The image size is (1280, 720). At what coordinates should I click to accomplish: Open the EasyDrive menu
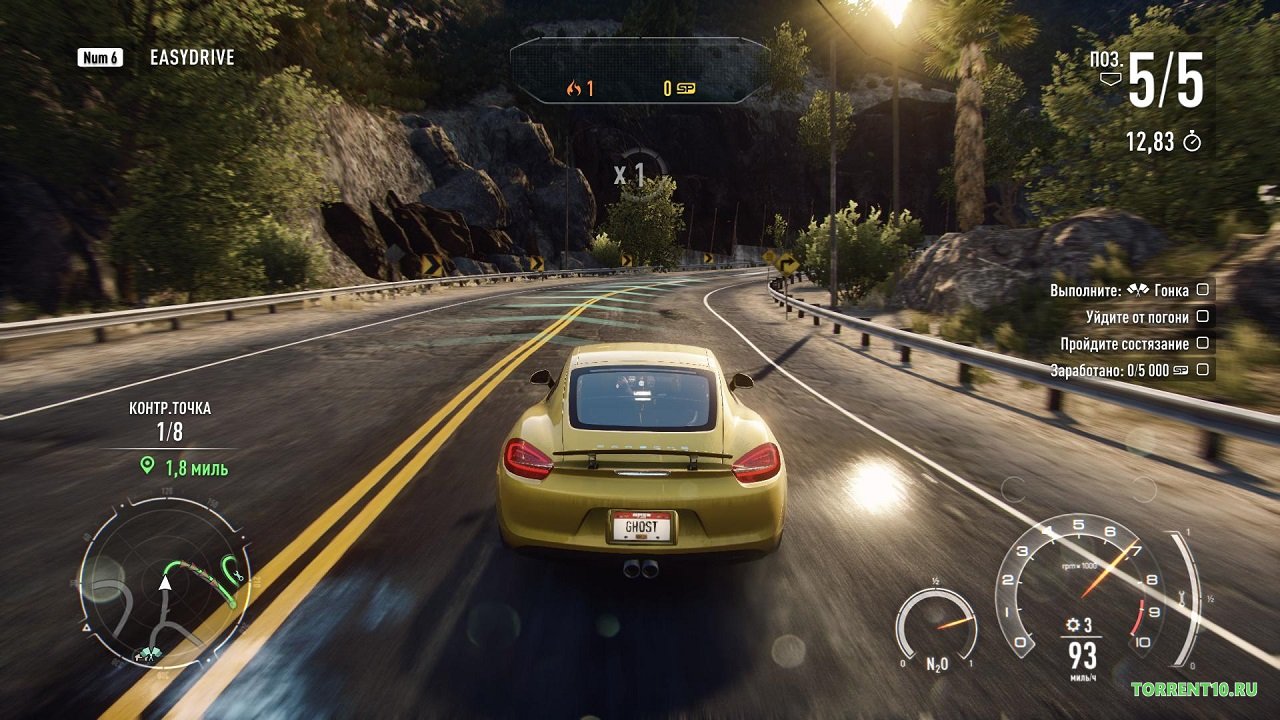191,58
